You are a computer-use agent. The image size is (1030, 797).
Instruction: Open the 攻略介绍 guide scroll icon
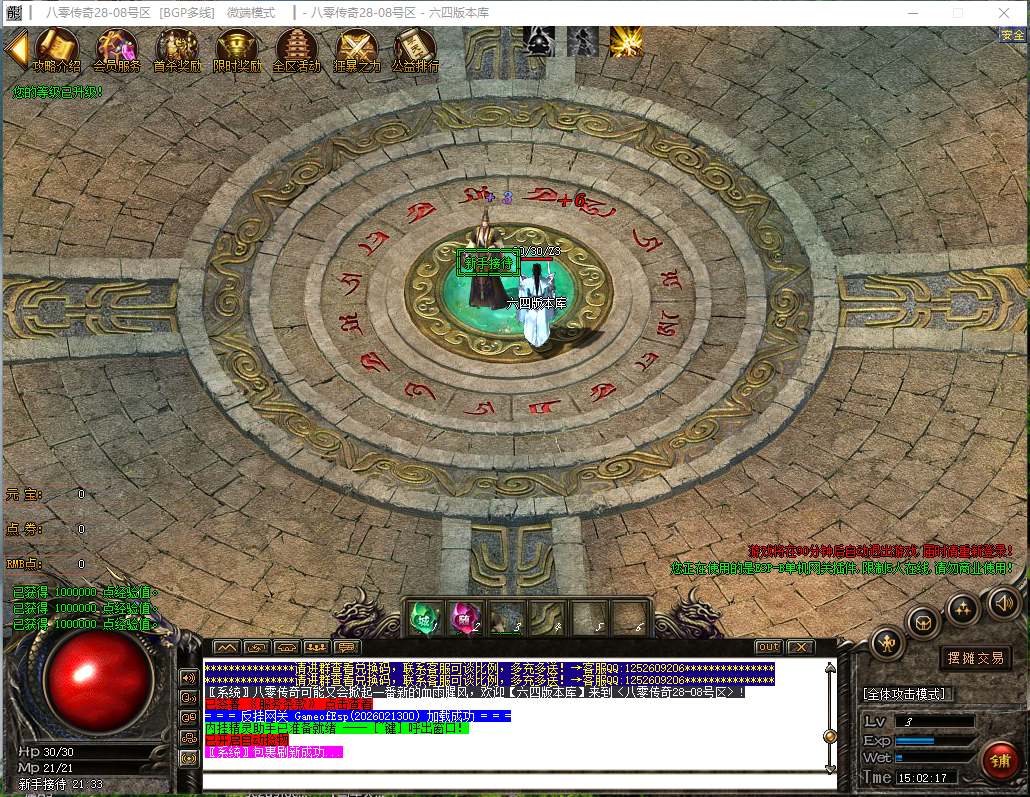(x=56, y=49)
